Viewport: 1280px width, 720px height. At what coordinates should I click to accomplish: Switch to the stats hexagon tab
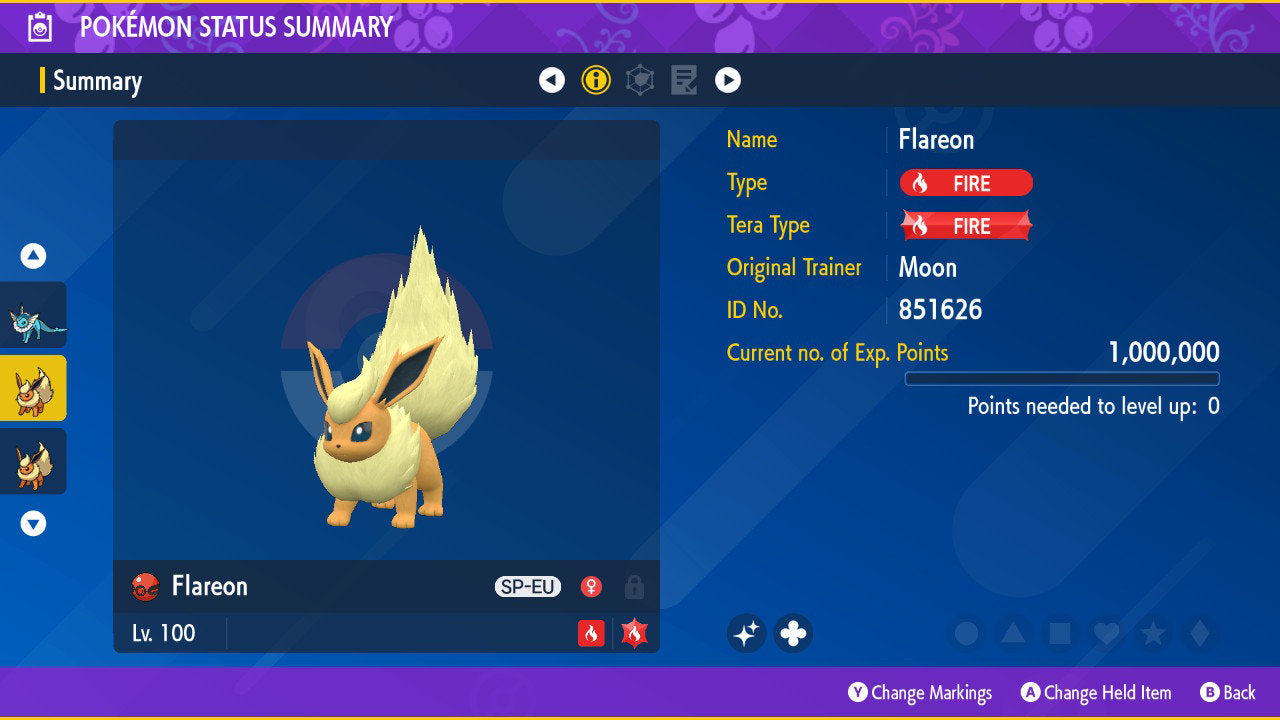[640, 80]
